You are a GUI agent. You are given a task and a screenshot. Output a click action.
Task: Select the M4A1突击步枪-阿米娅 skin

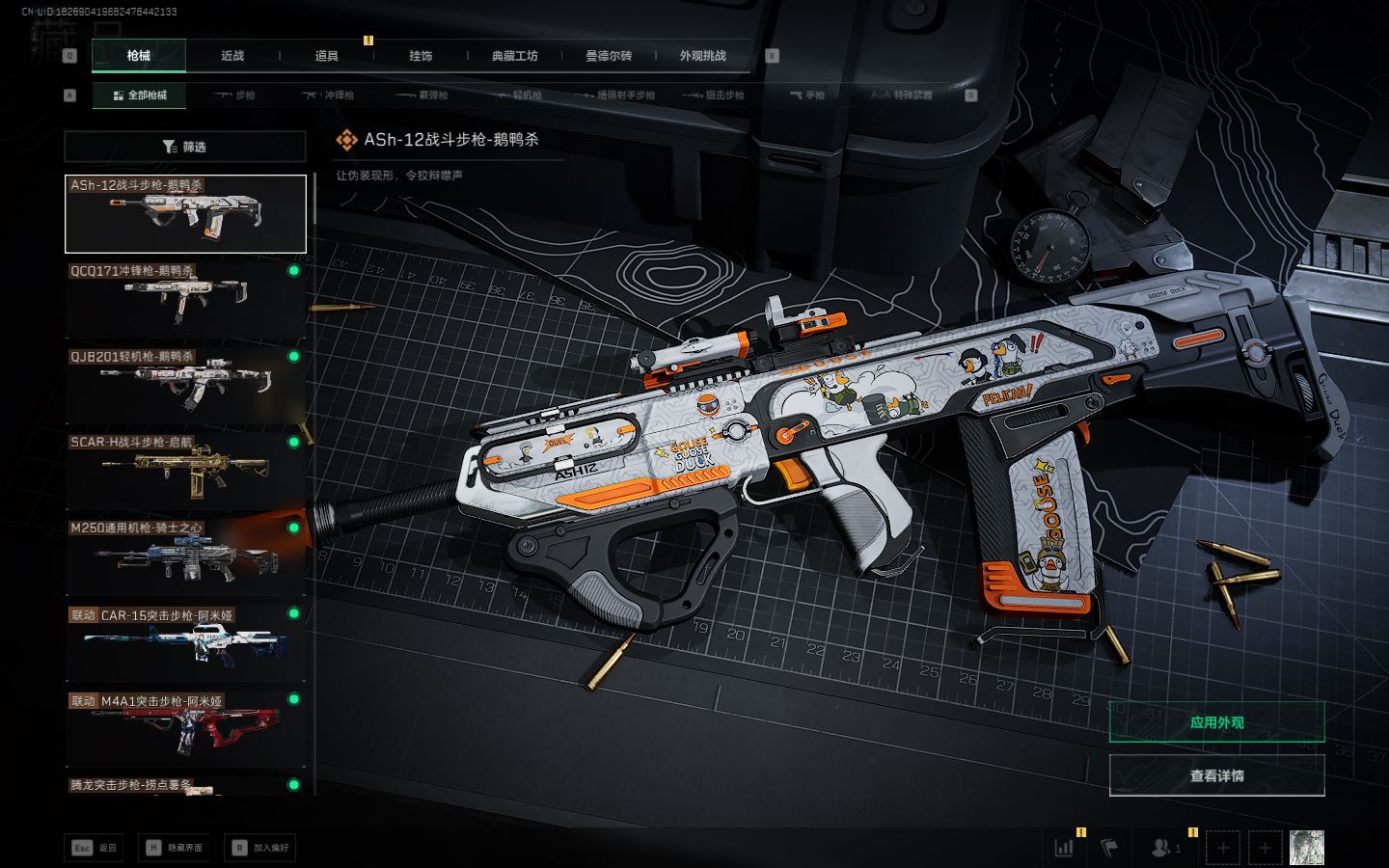pyautogui.click(x=185, y=728)
